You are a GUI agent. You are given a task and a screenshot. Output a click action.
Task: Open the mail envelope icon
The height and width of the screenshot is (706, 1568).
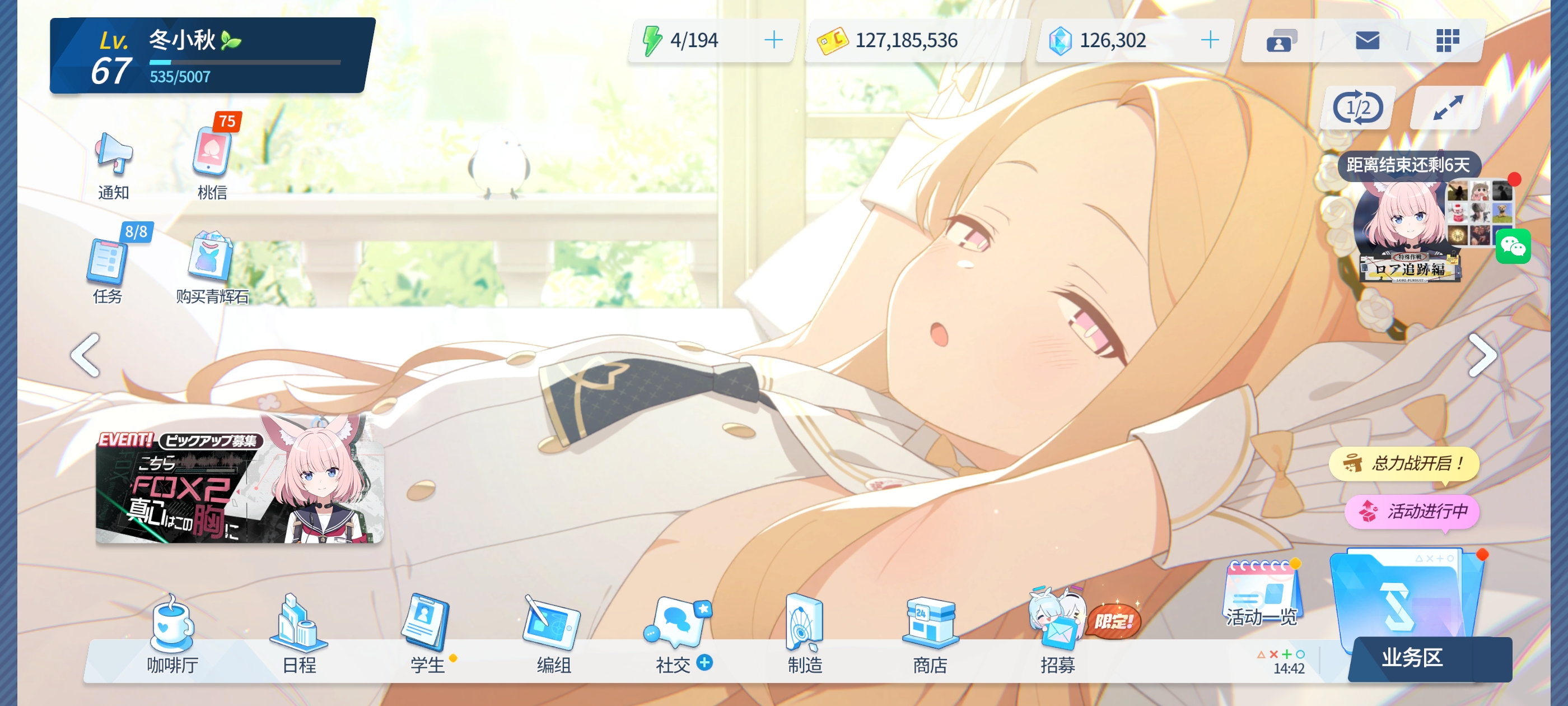(1368, 41)
